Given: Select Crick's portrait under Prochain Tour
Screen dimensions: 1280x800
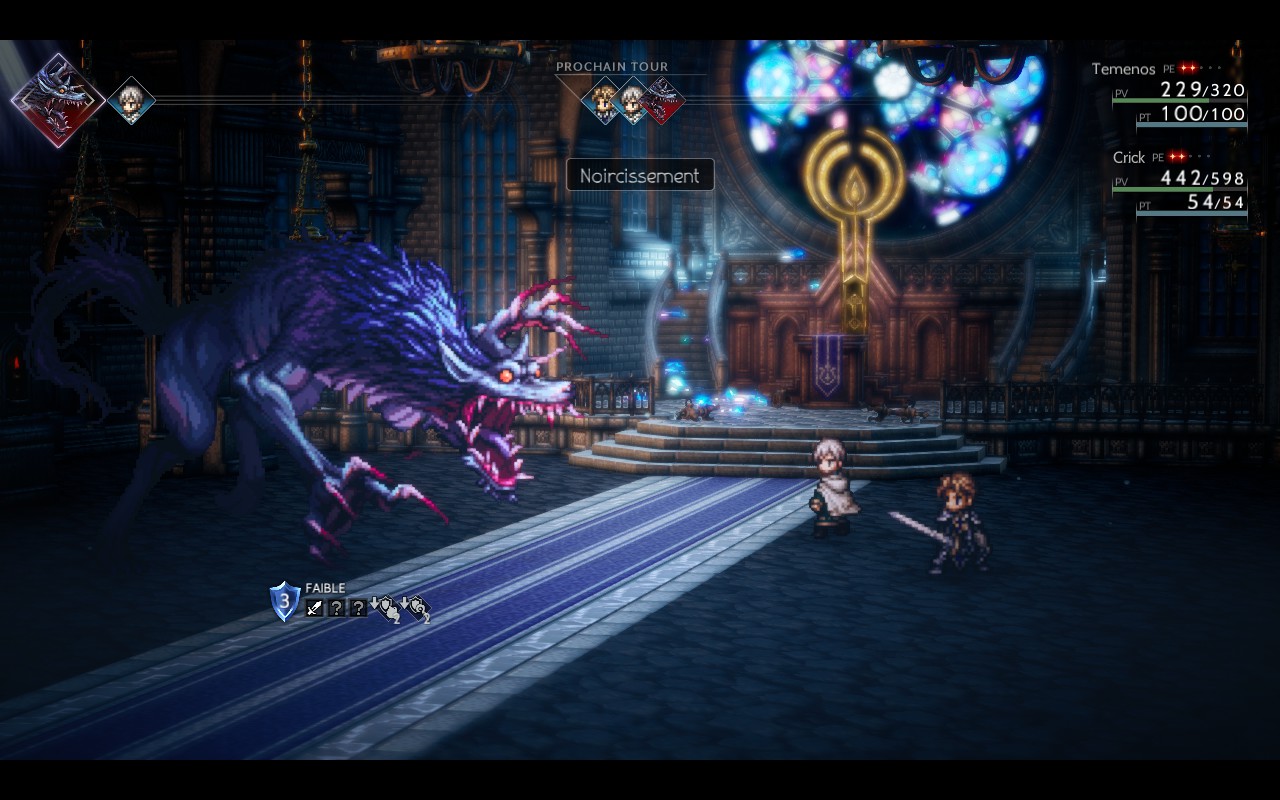Looking at the screenshot, I should pyautogui.click(x=603, y=101).
